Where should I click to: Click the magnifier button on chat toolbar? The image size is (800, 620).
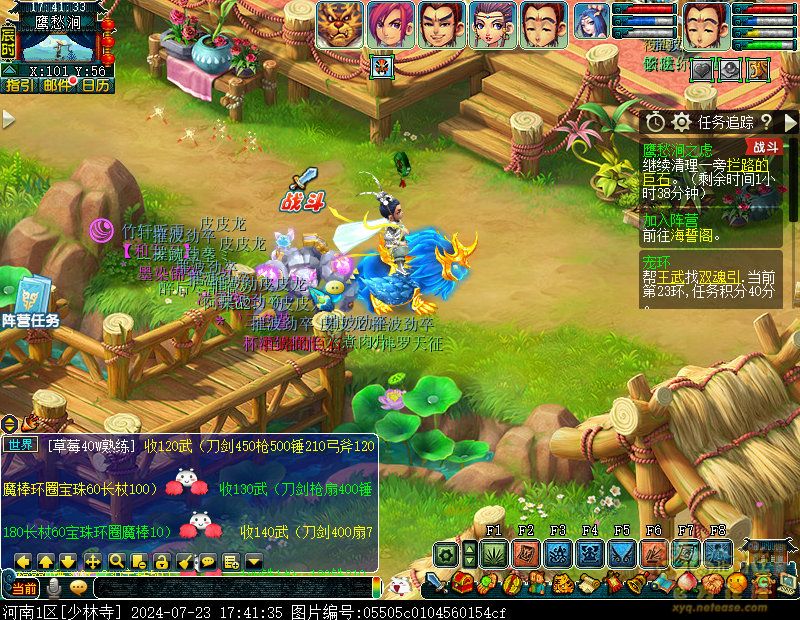(x=117, y=561)
